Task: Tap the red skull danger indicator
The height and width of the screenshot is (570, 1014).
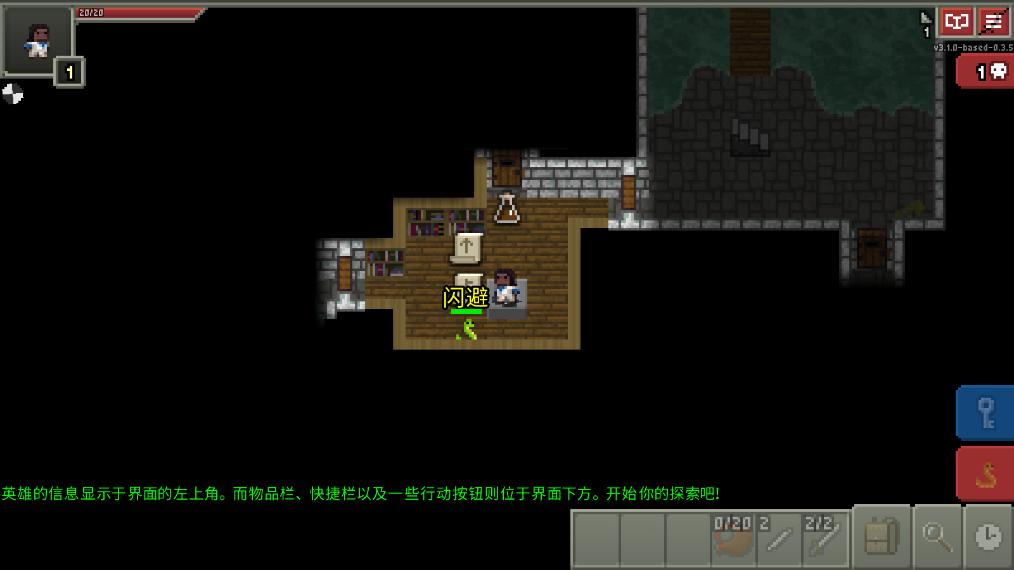Action: [x=987, y=71]
